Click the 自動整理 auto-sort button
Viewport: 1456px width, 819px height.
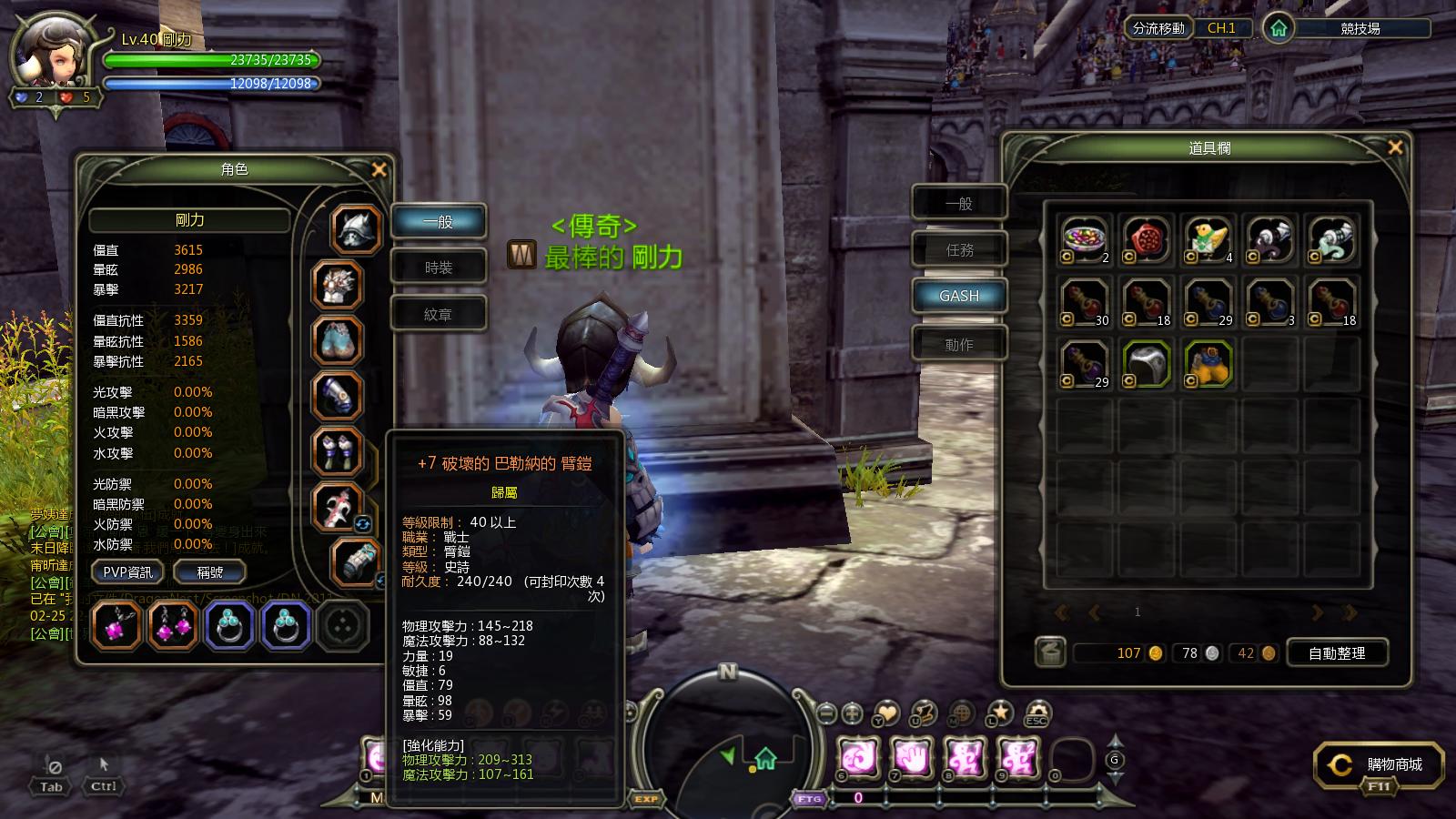click(x=1336, y=652)
